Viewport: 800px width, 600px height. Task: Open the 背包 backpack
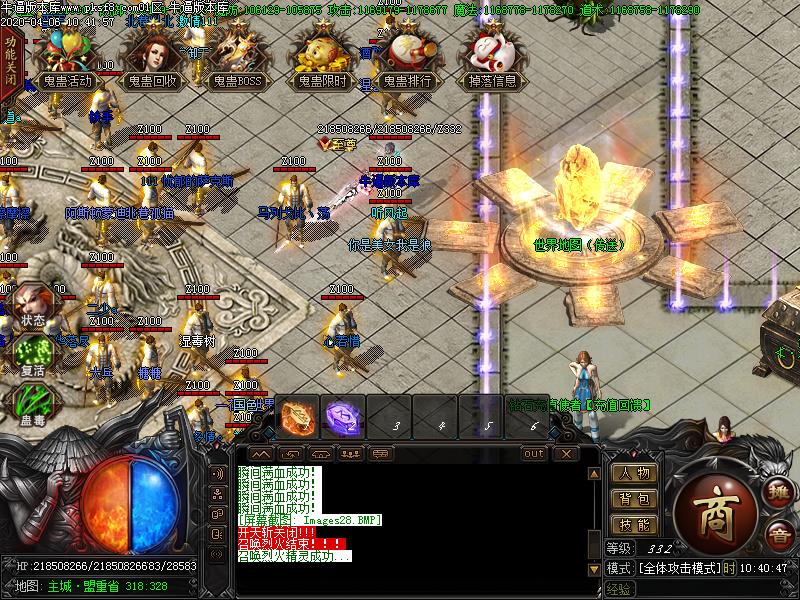click(x=634, y=499)
